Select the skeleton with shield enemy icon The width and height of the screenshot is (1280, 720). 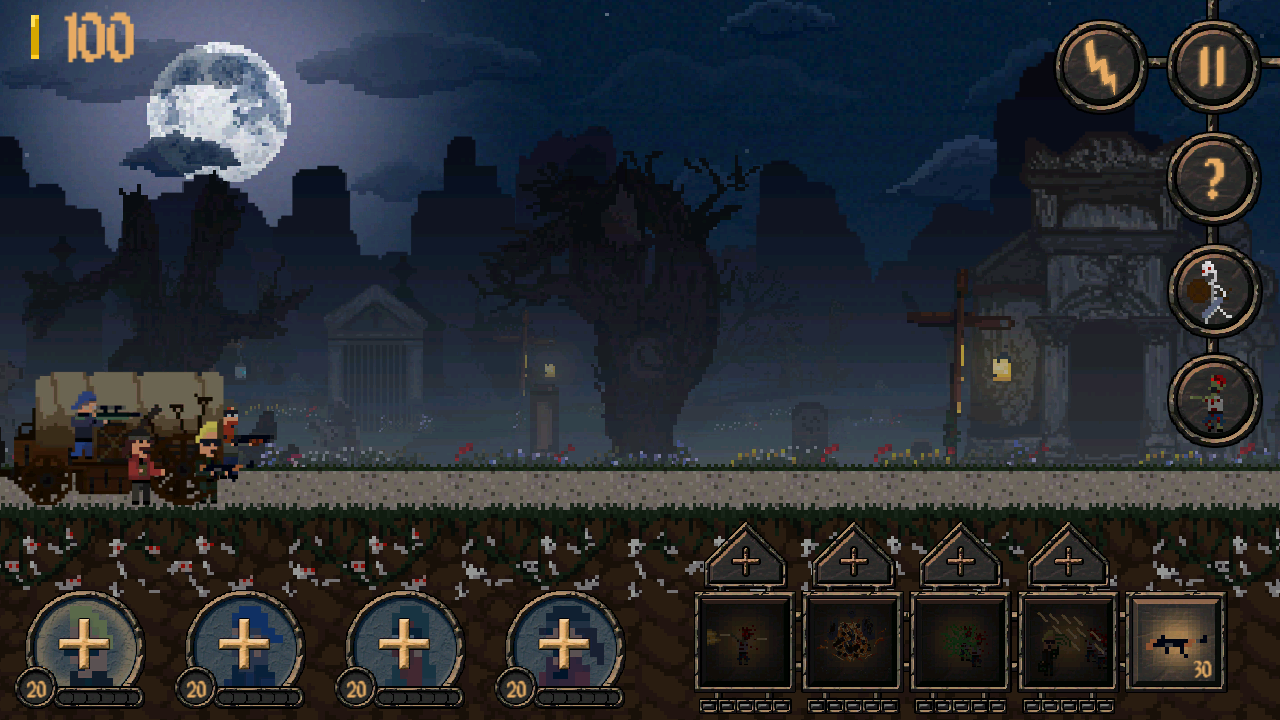(x=1213, y=290)
